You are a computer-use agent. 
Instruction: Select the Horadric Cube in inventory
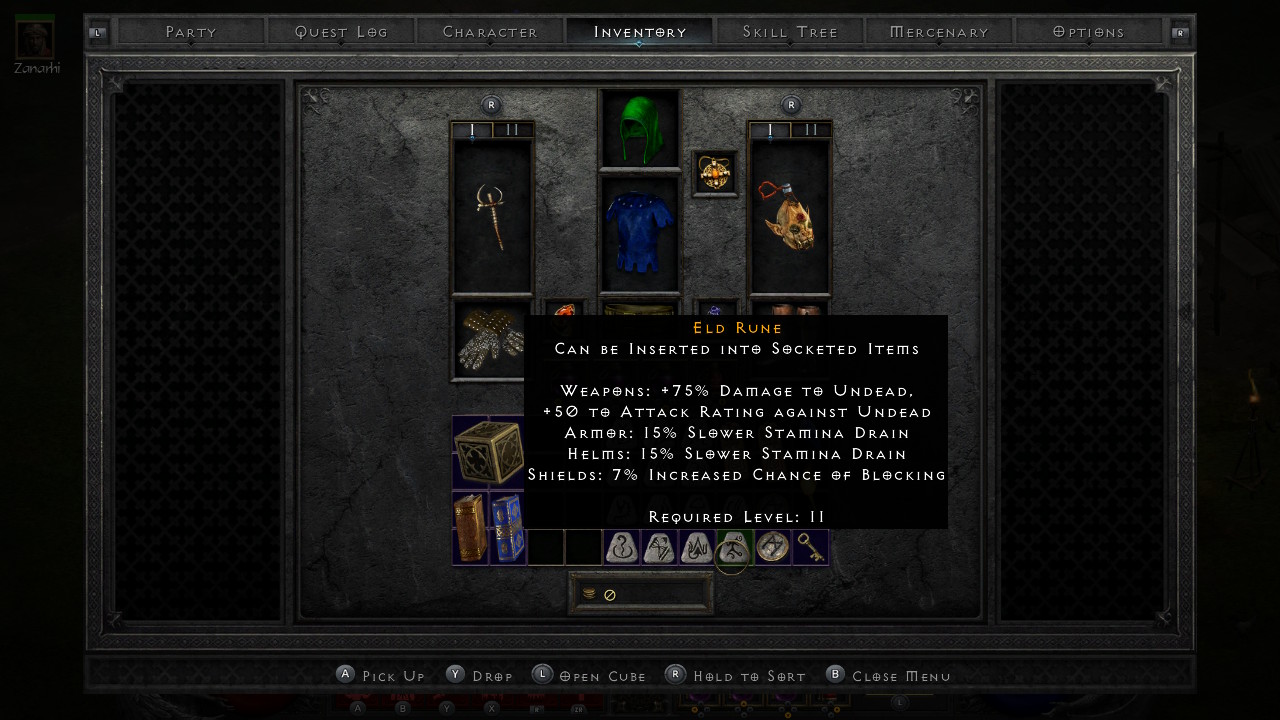[488, 452]
